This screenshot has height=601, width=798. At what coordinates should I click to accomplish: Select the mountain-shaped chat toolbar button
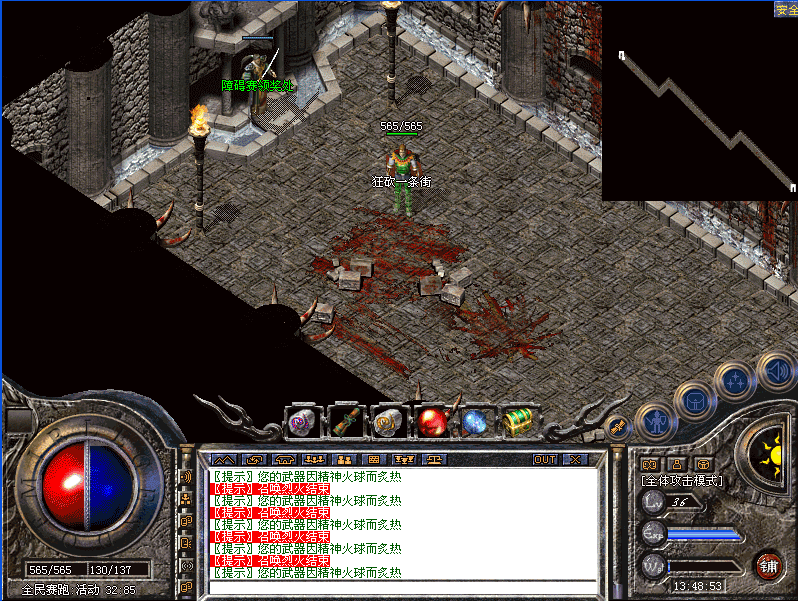223,460
